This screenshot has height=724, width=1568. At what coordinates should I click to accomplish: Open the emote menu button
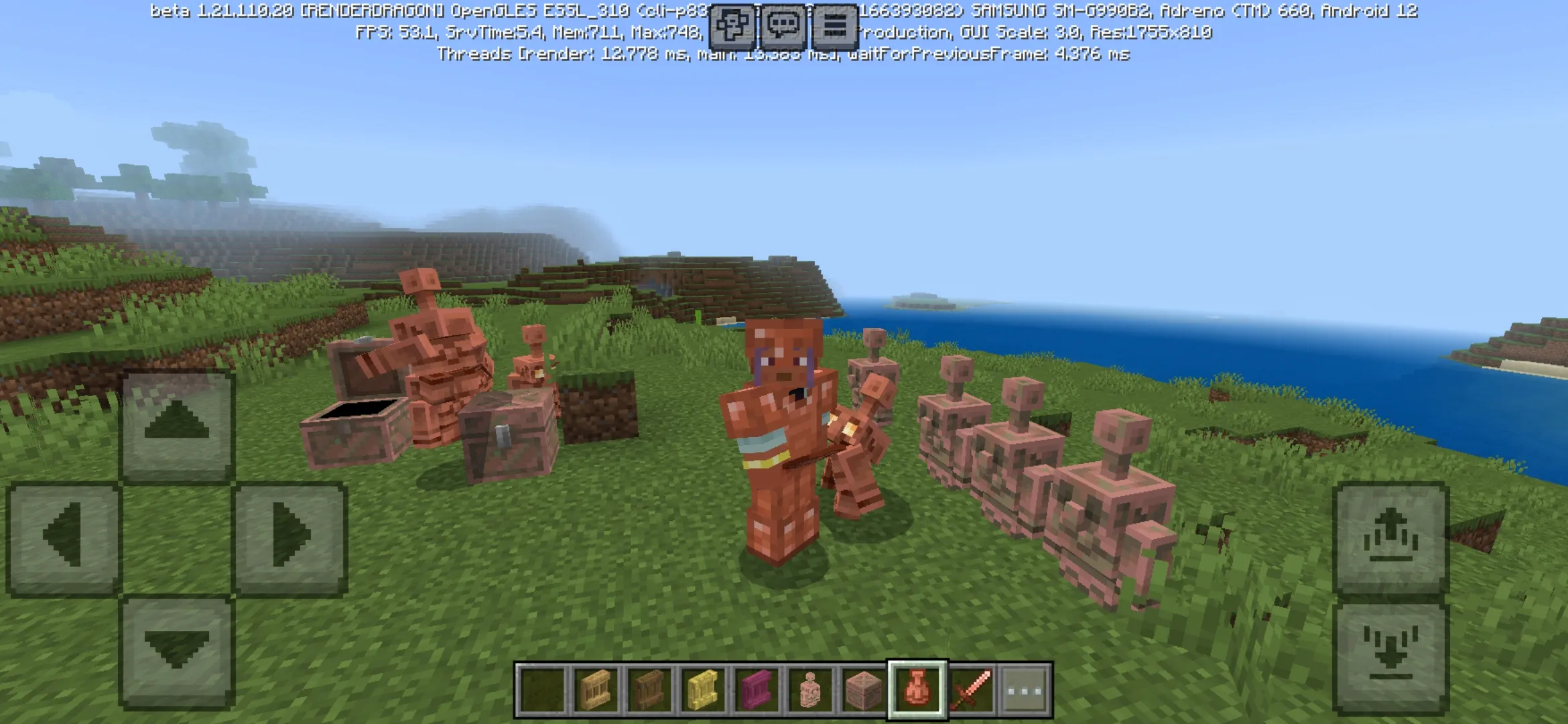point(732,26)
